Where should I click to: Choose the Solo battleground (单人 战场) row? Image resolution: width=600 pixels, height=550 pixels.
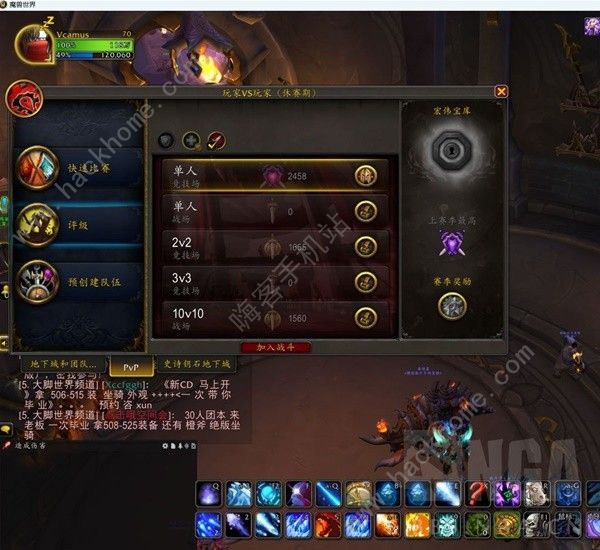tap(275, 210)
